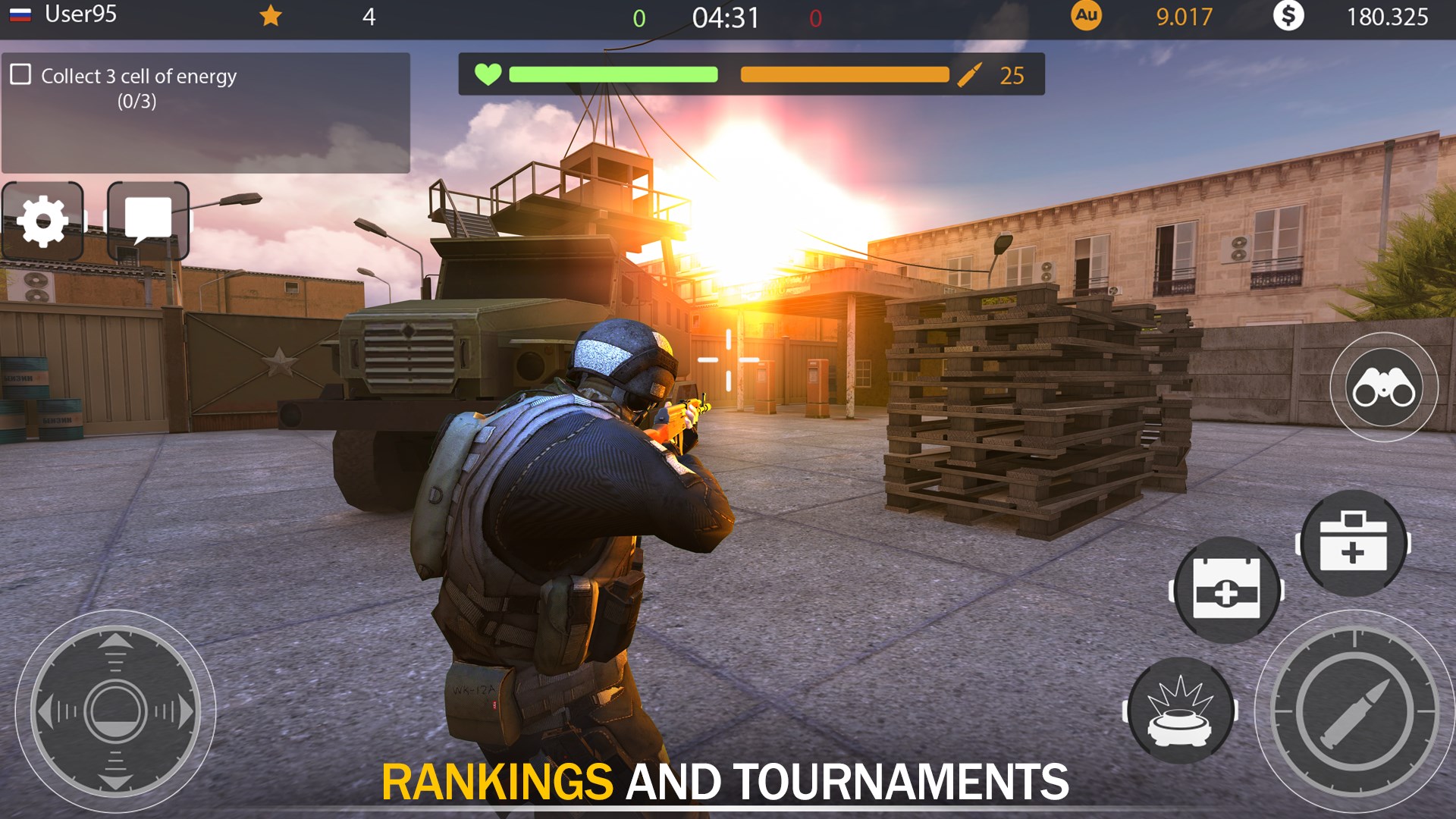The width and height of the screenshot is (1456, 819).
Task: Tap the heart health icon
Action: [x=486, y=74]
